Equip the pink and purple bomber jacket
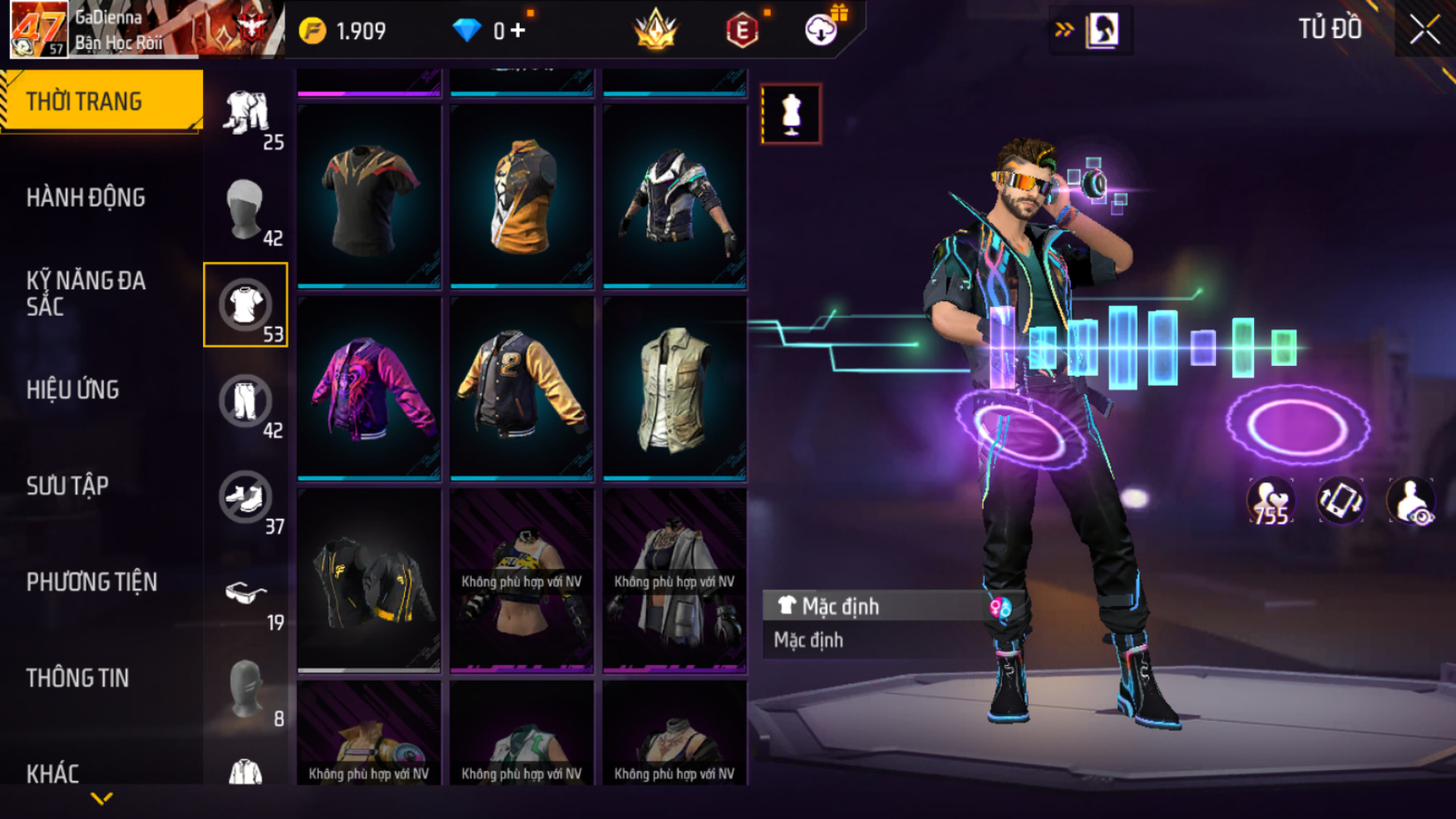This screenshot has height=819, width=1456. pyautogui.click(x=369, y=389)
